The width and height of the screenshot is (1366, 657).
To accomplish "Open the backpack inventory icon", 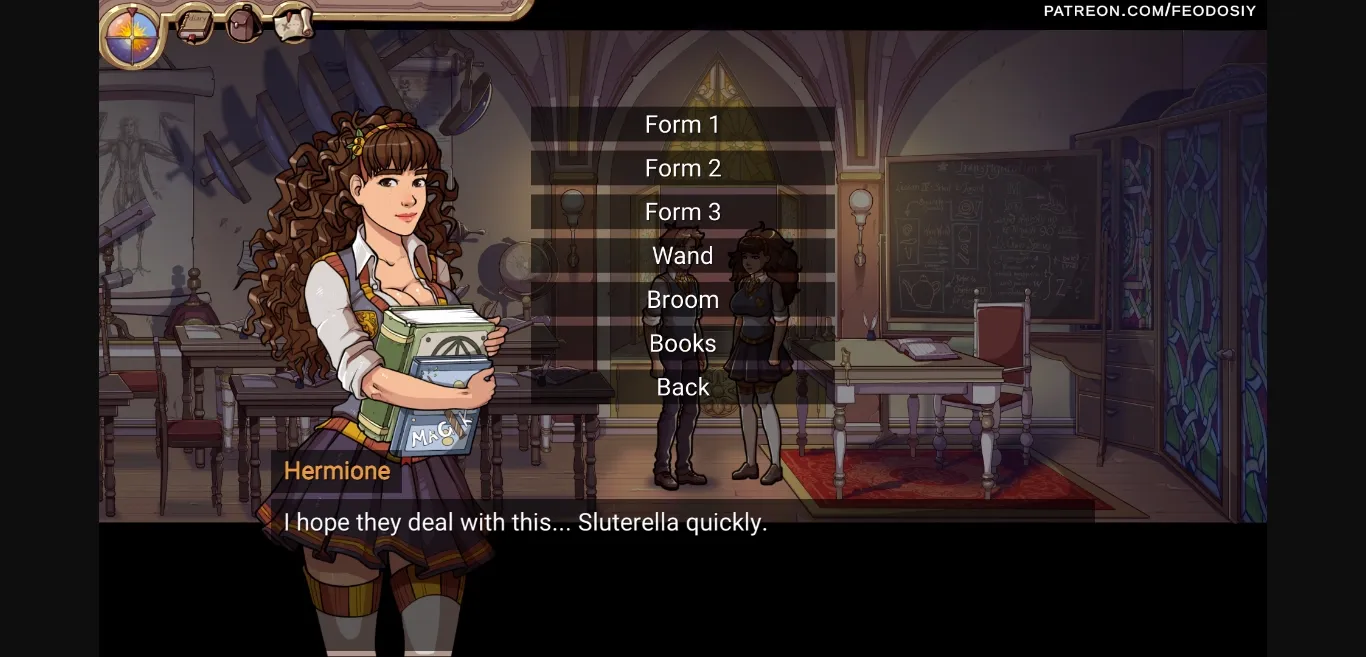I will click(x=243, y=23).
